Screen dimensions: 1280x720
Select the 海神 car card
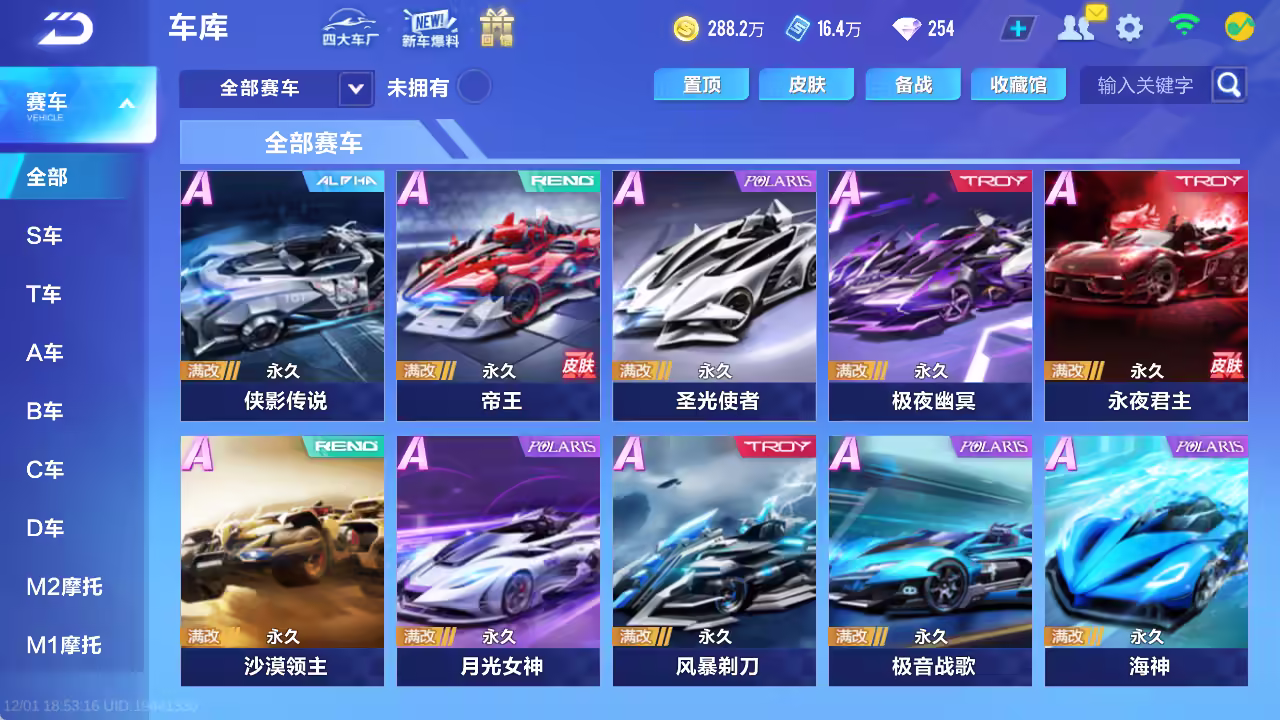(1146, 560)
